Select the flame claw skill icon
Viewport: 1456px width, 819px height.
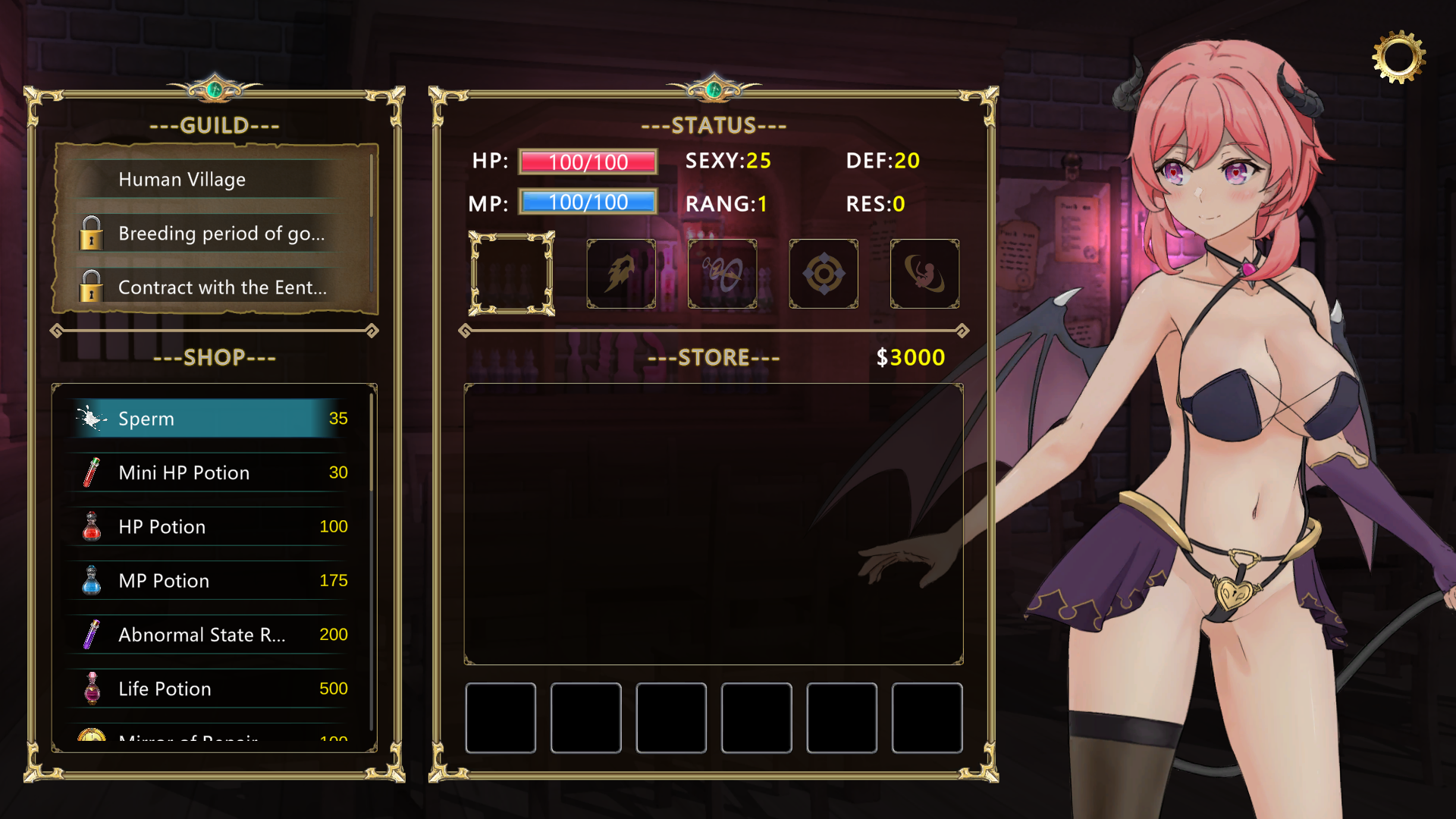621,274
